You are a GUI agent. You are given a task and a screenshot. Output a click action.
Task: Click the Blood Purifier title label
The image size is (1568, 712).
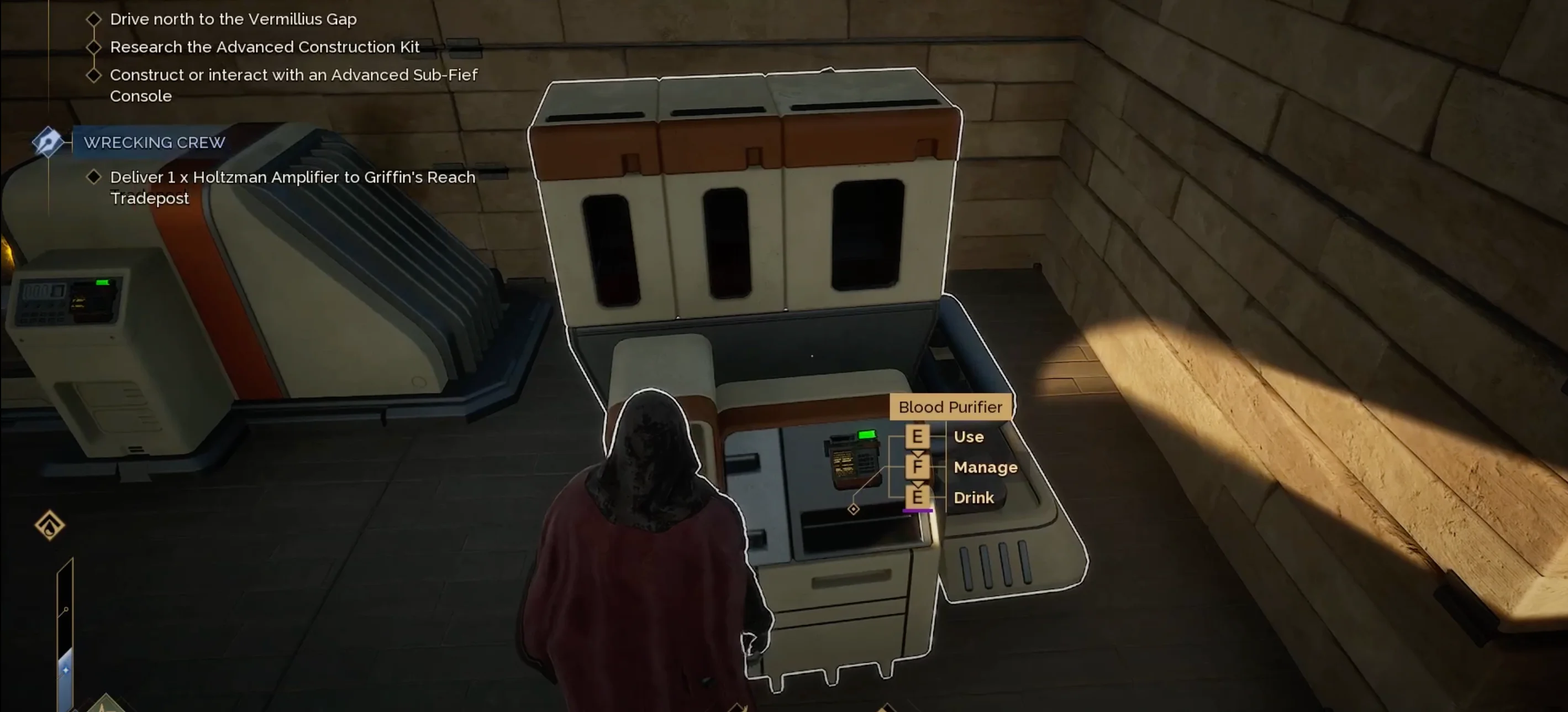(x=950, y=407)
